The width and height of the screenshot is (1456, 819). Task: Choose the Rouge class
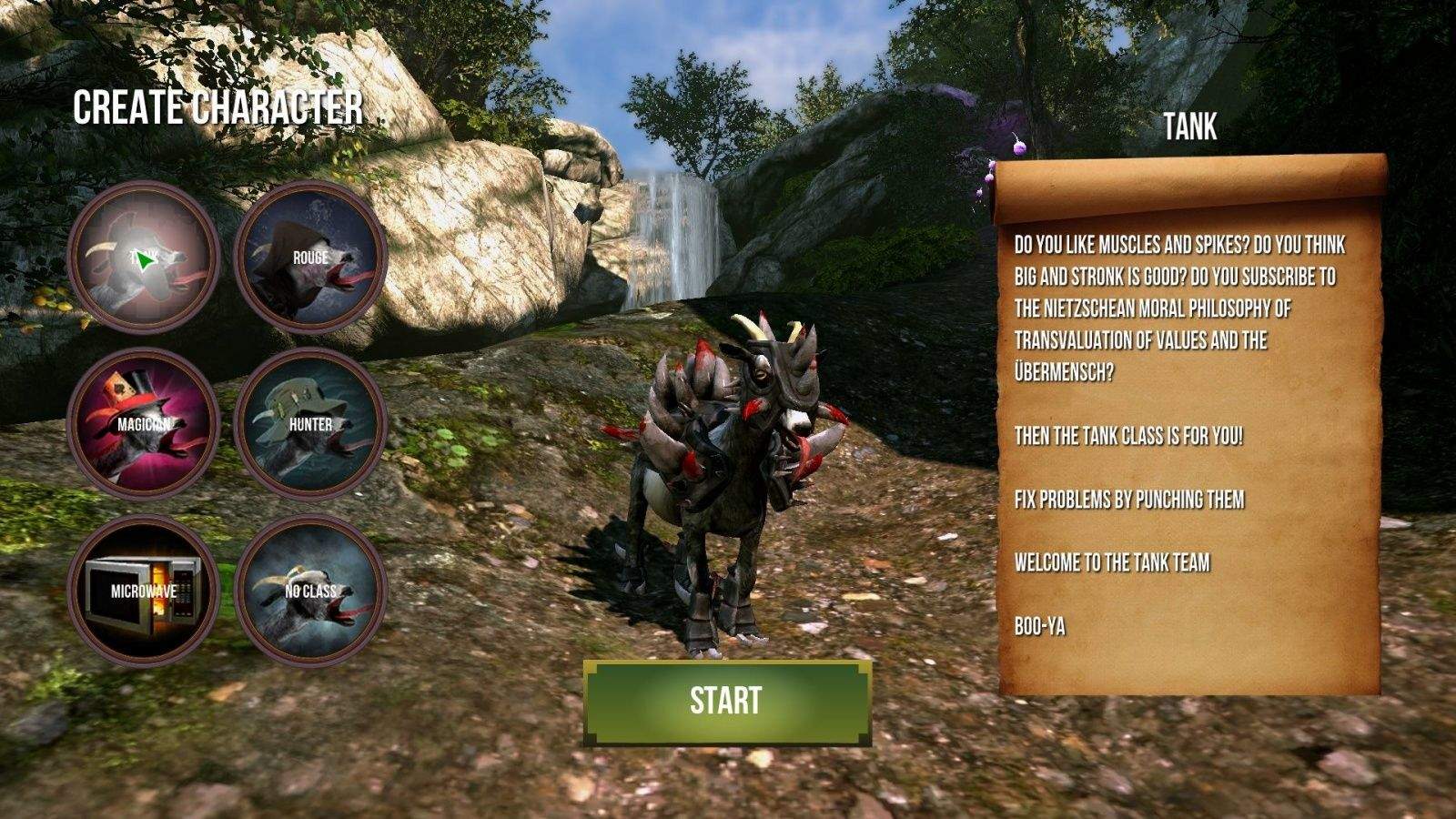click(310, 258)
